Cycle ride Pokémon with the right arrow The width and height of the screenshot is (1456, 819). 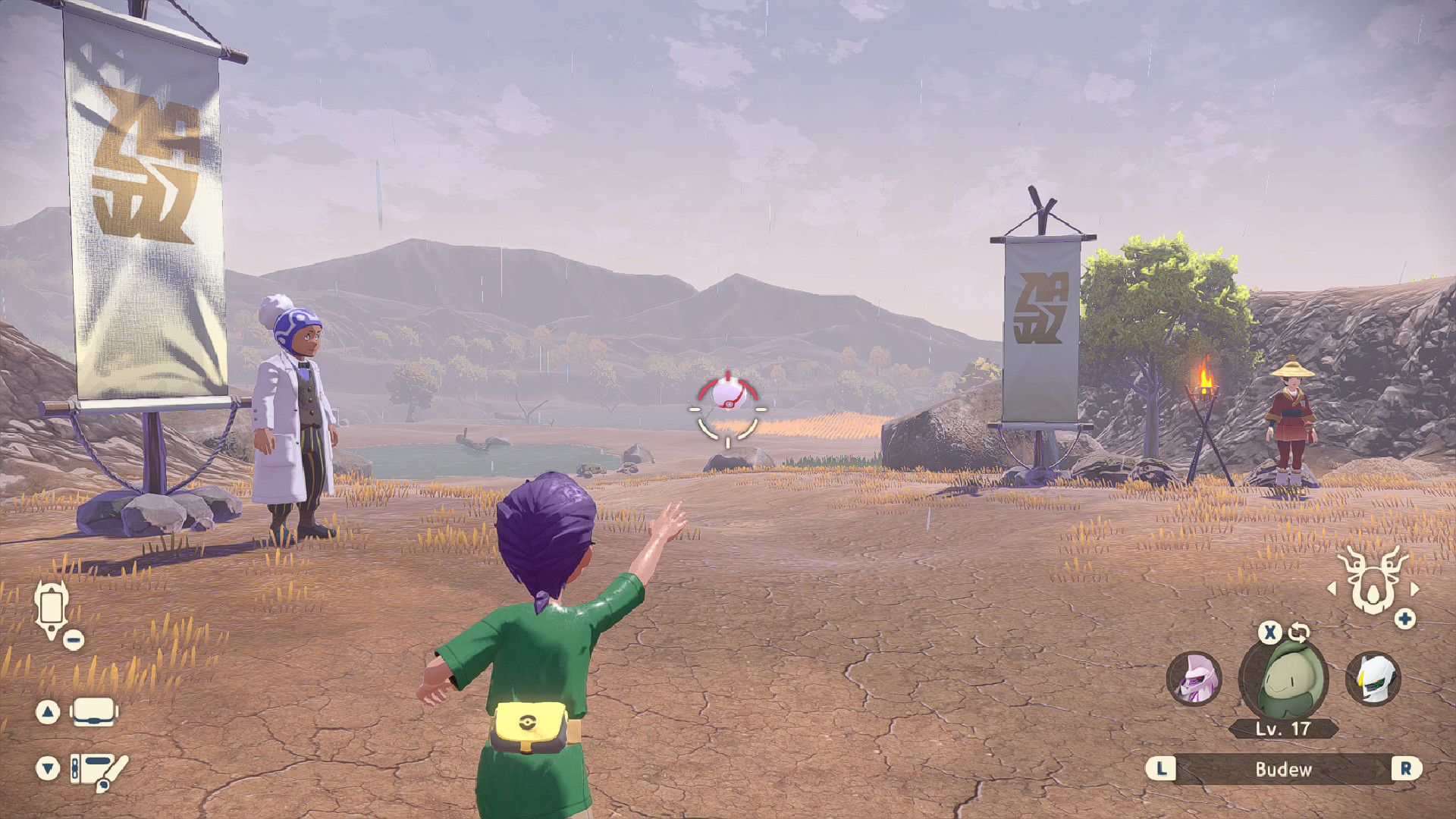coord(1414,588)
